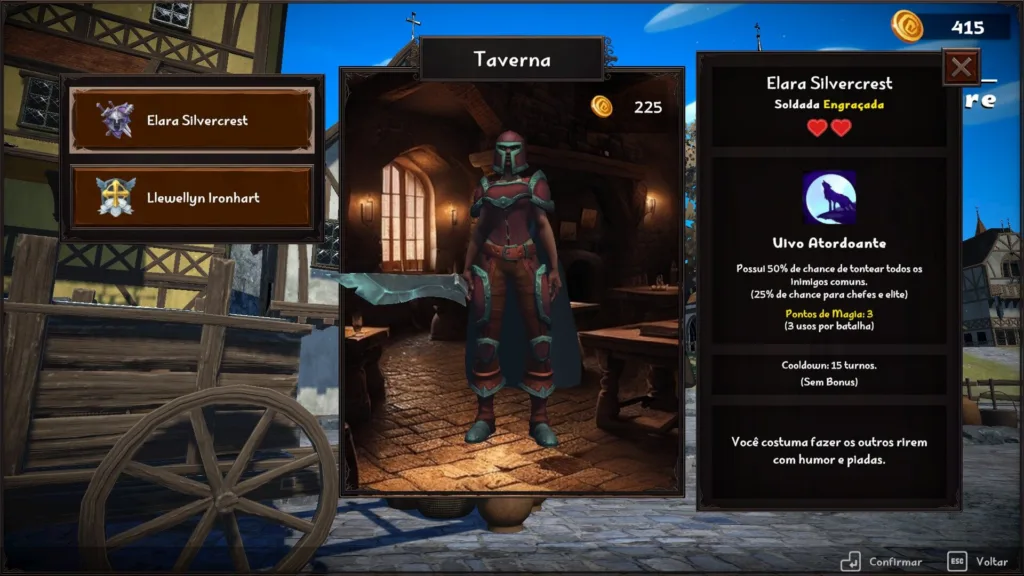Choose Llewellyn Ironhart recruit entry
Image resolution: width=1024 pixels, height=576 pixels.
coord(192,197)
